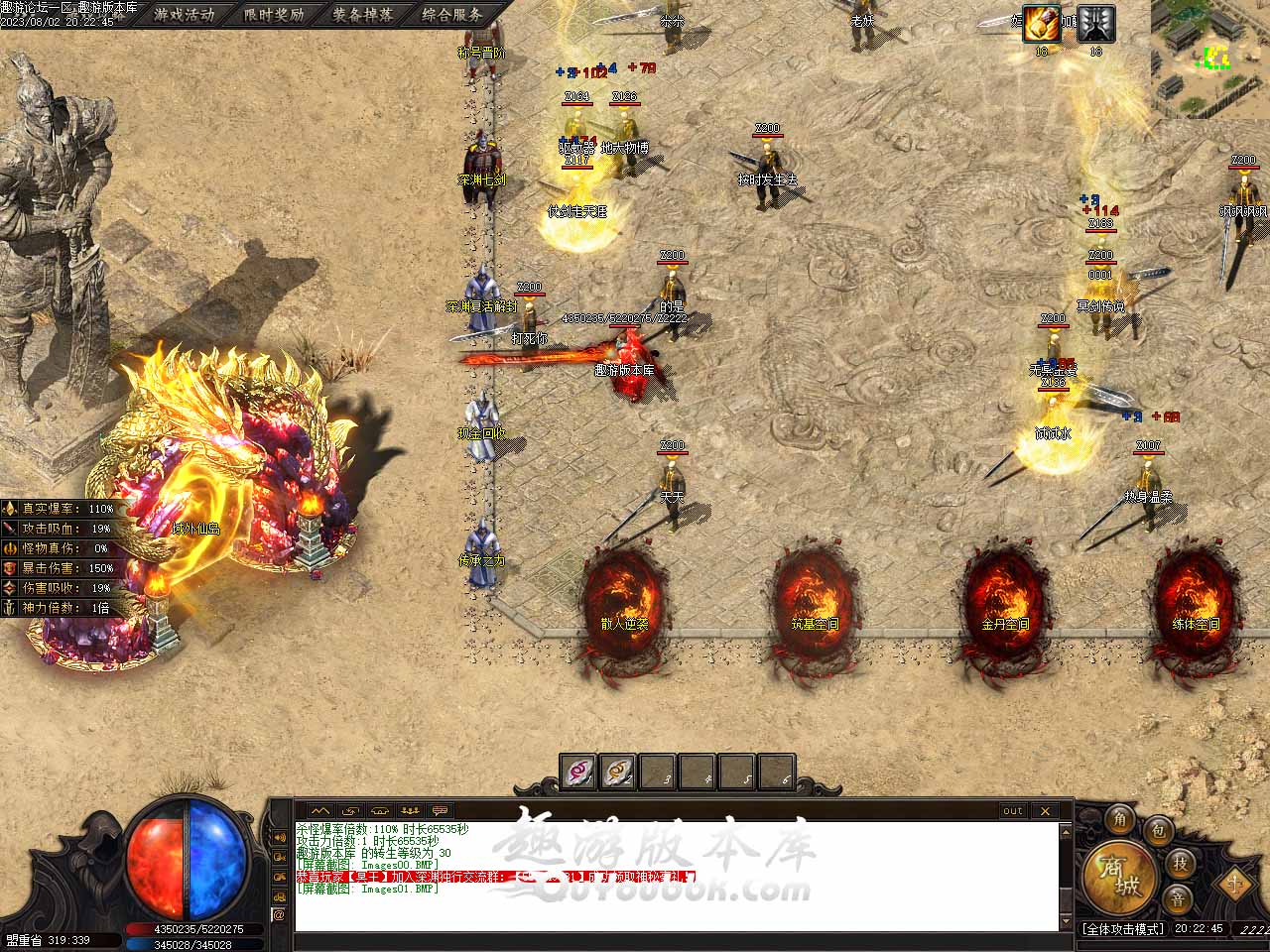This screenshot has height=952, width=1270.
Task: Select the grey armor buff icon
Action: pos(1095,24)
